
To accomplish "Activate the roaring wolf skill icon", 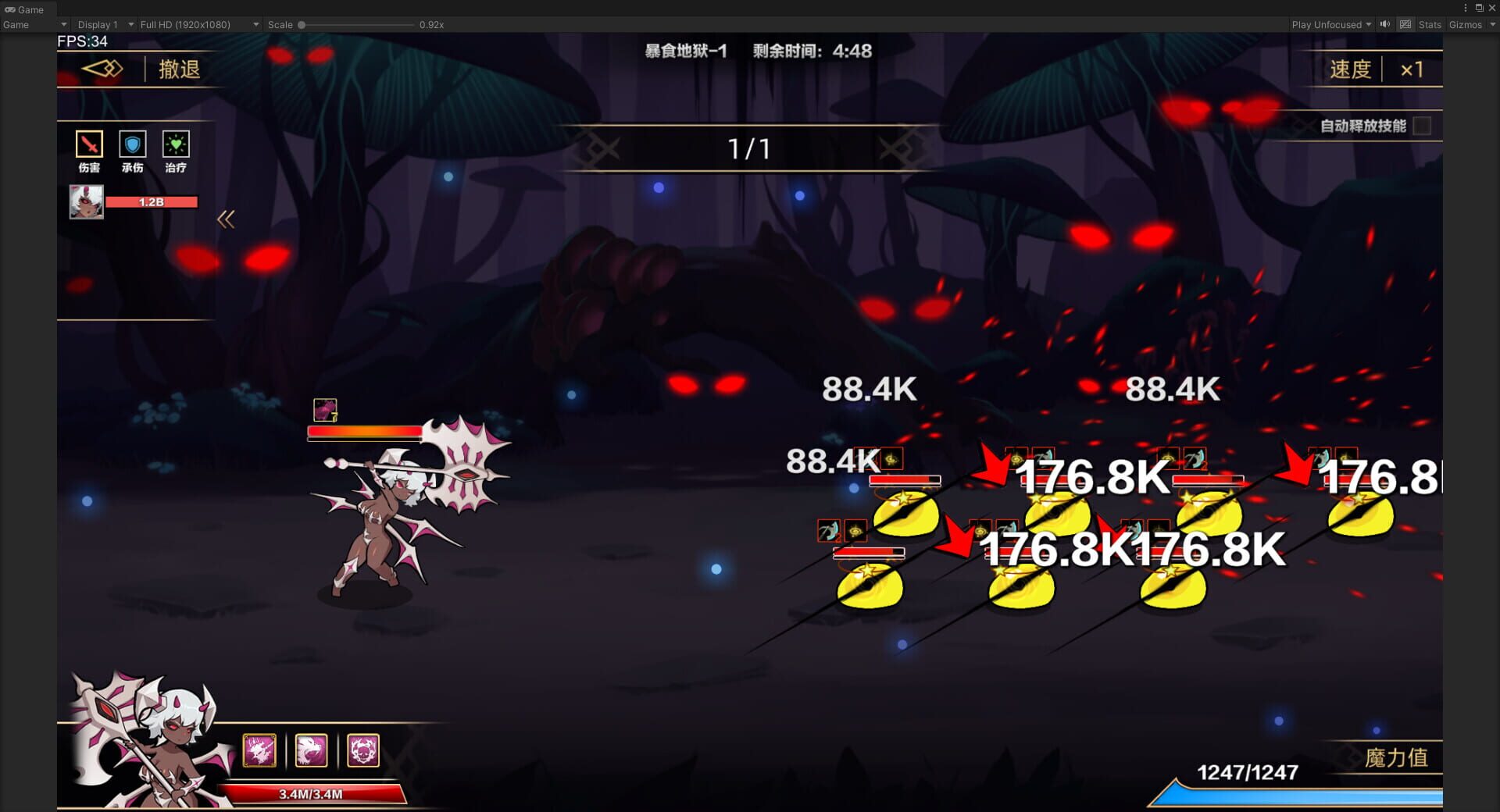I will pyautogui.click(x=312, y=750).
